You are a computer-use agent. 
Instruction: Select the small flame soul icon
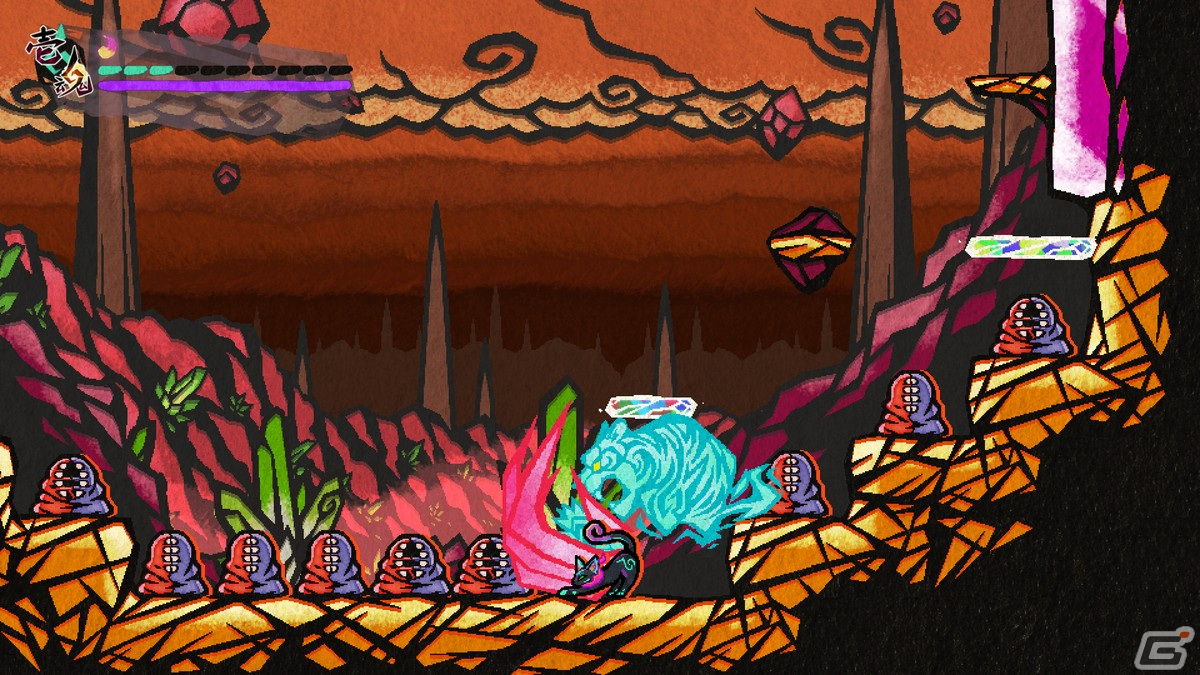click(x=108, y=45)
